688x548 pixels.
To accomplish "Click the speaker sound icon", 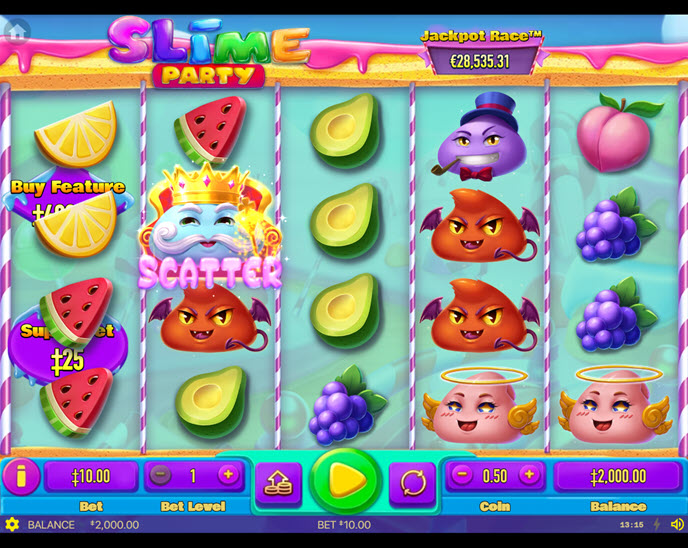I will coord(676,524).
